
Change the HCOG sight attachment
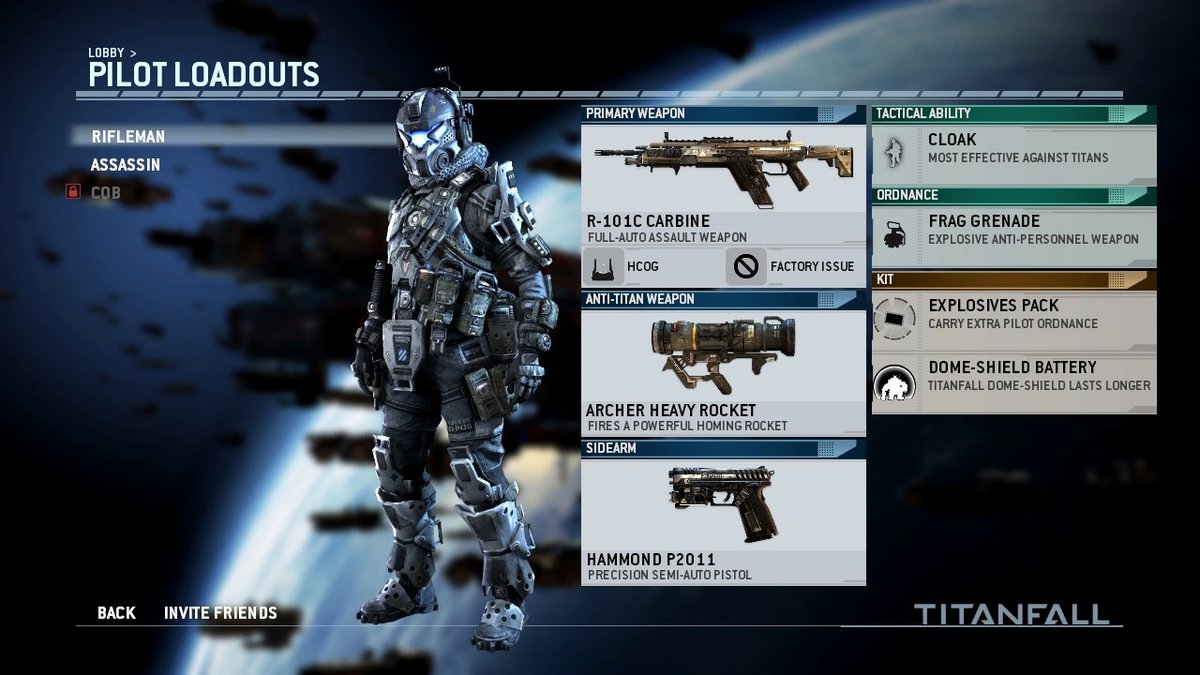pyautogui.click(x=651, y=267)
